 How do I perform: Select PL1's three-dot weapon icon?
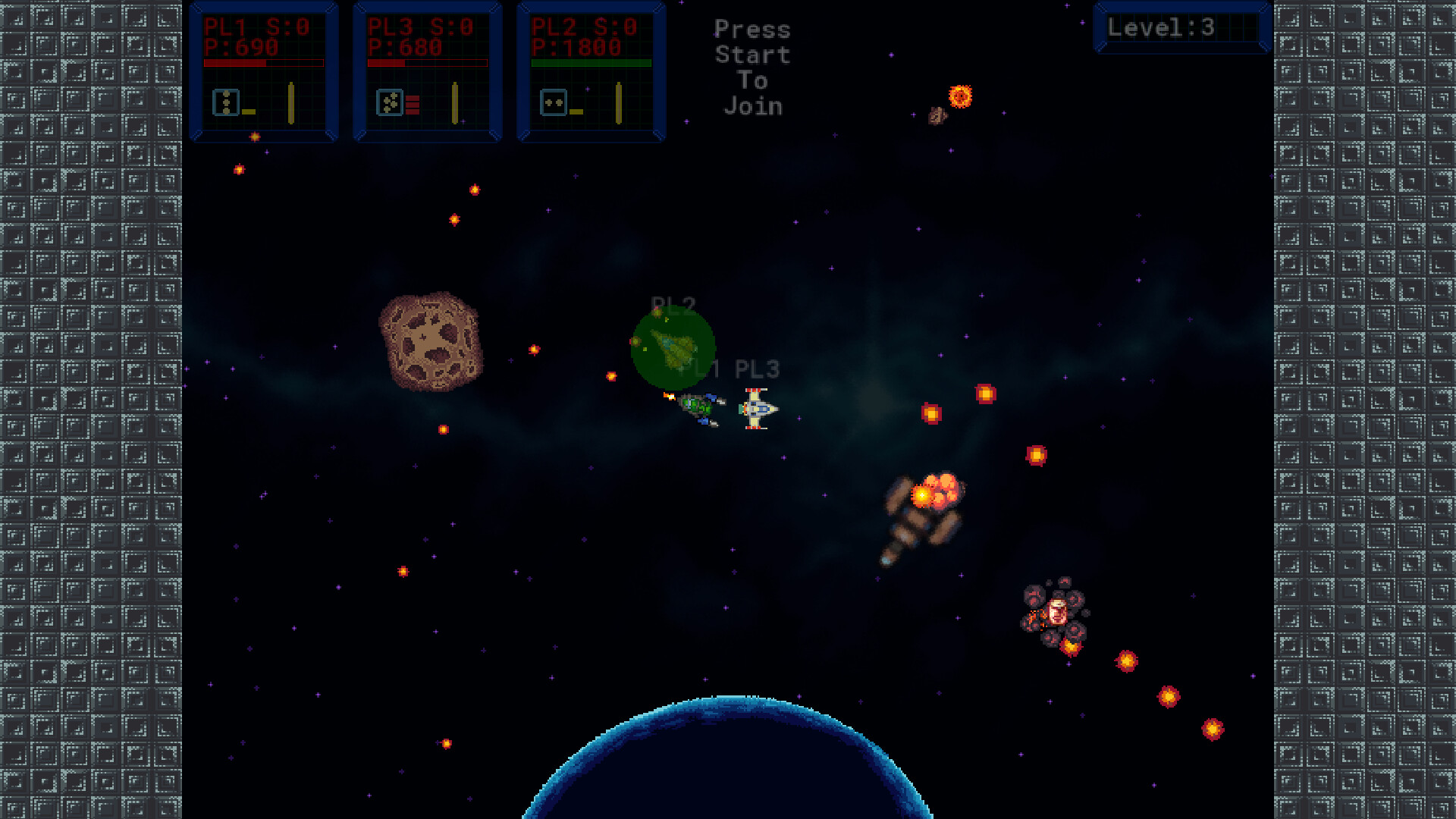(226, 102)
